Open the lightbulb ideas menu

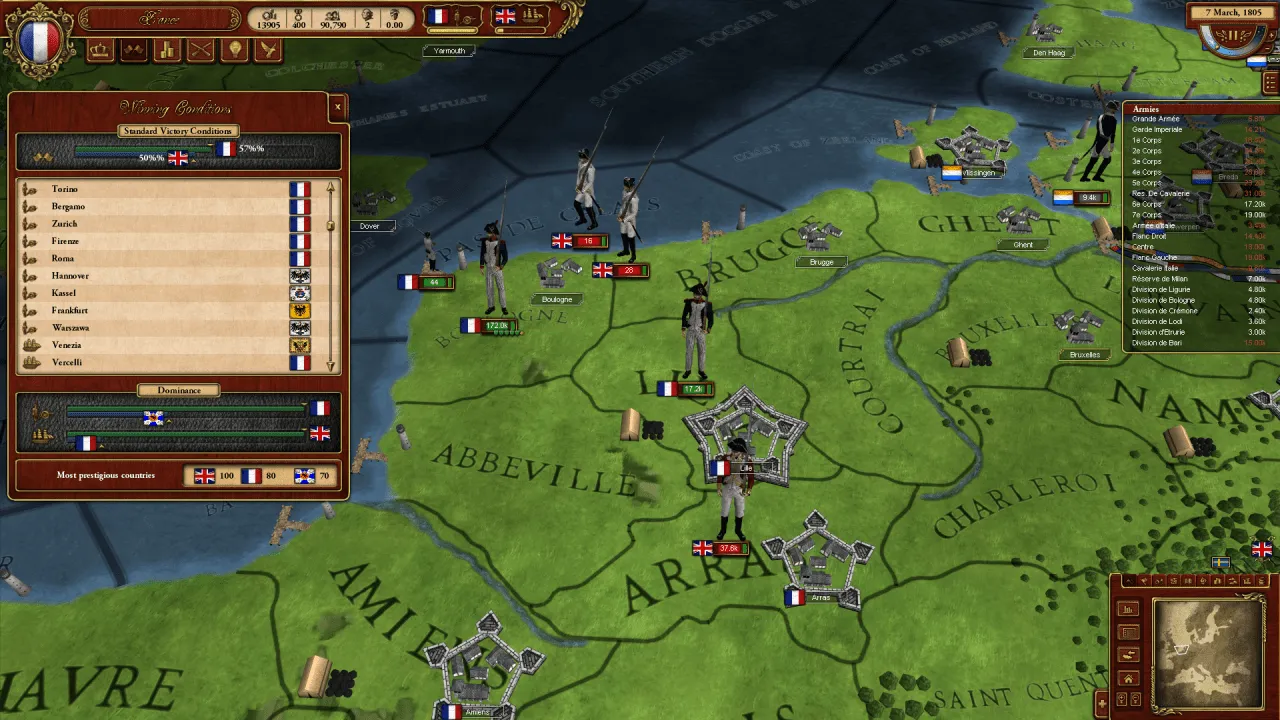click(234, 50)
